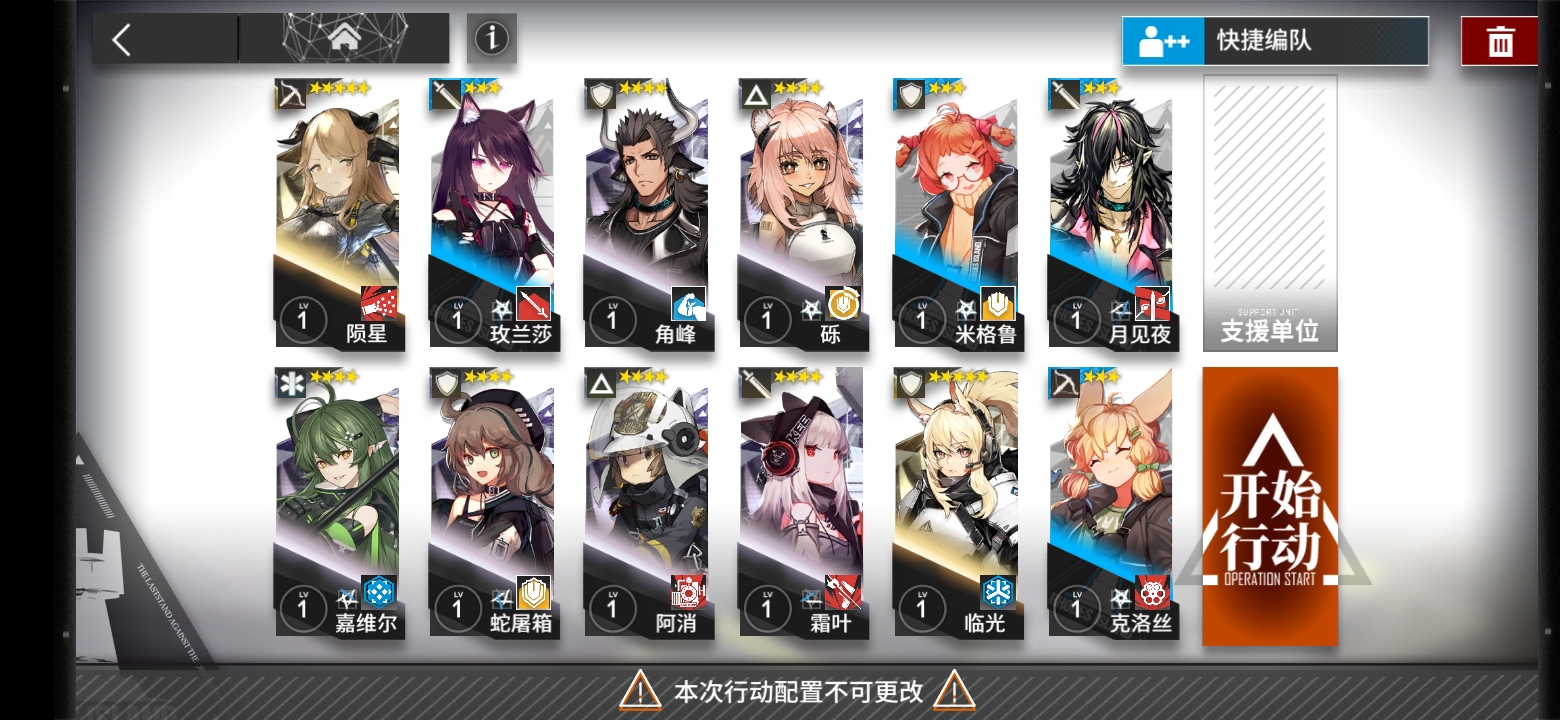Click 玫兰莎's red sword skill icon
This screenshot has width=1560, height=720.
coord(532,305)
